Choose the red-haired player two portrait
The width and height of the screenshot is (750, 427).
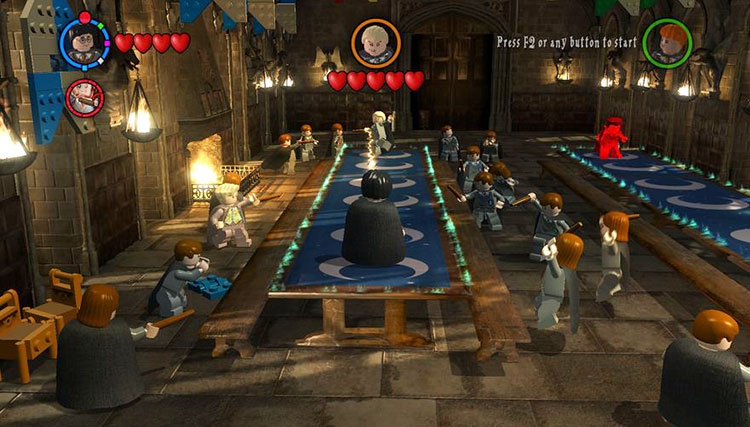667,43
